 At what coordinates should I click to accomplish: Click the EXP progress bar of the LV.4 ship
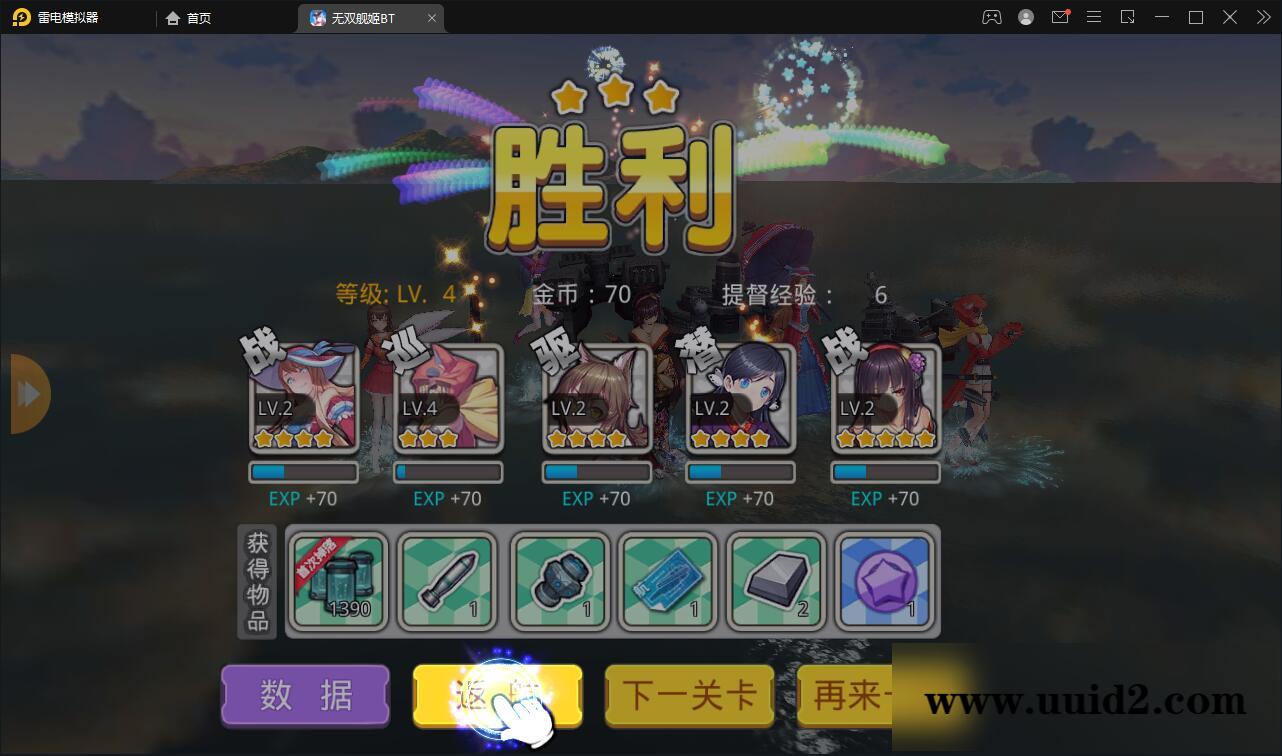(x=447, y=470)
